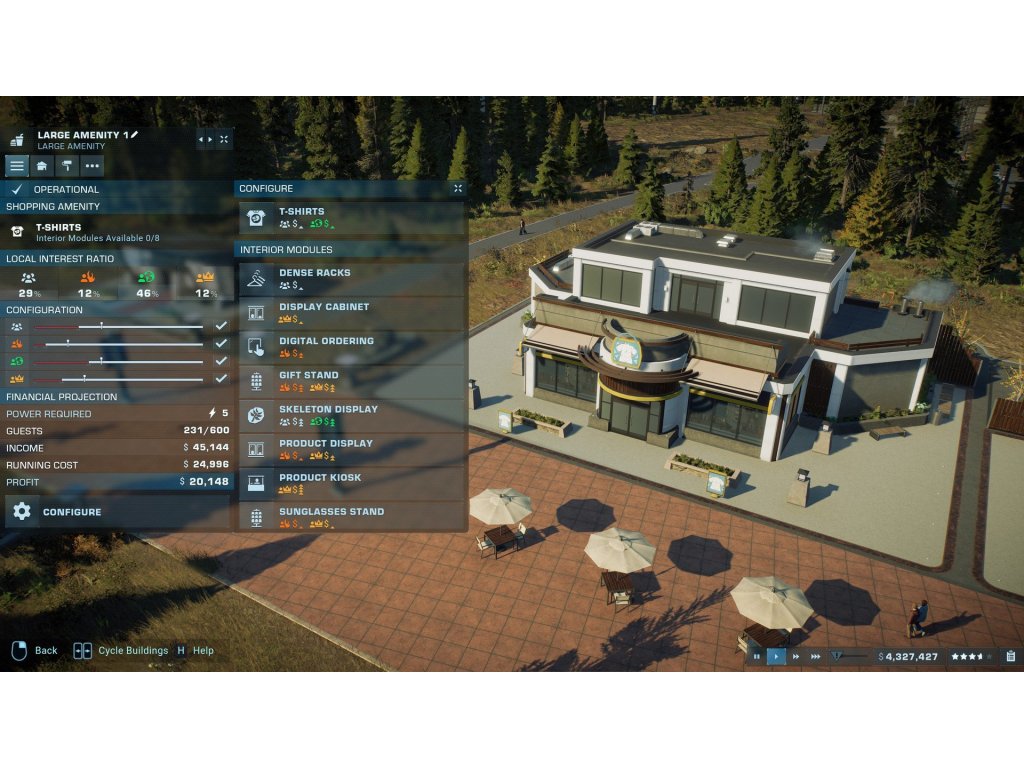The width and height of the screenshot is (1024, 768).
Task: Open the clipboard icon beside star rating
Action: click(x=1010, y=656)
